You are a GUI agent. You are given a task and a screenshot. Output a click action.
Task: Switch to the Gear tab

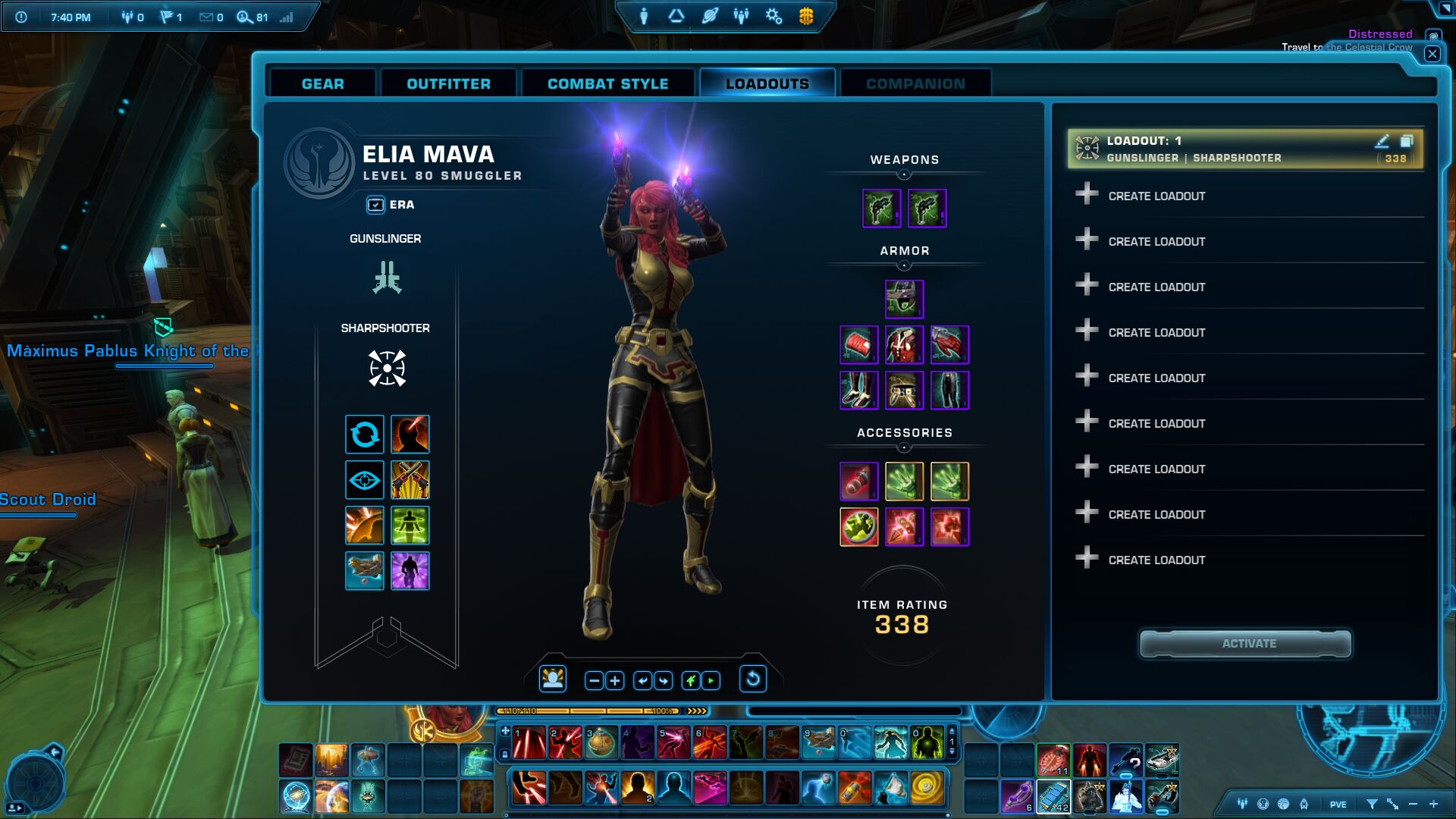322,83
